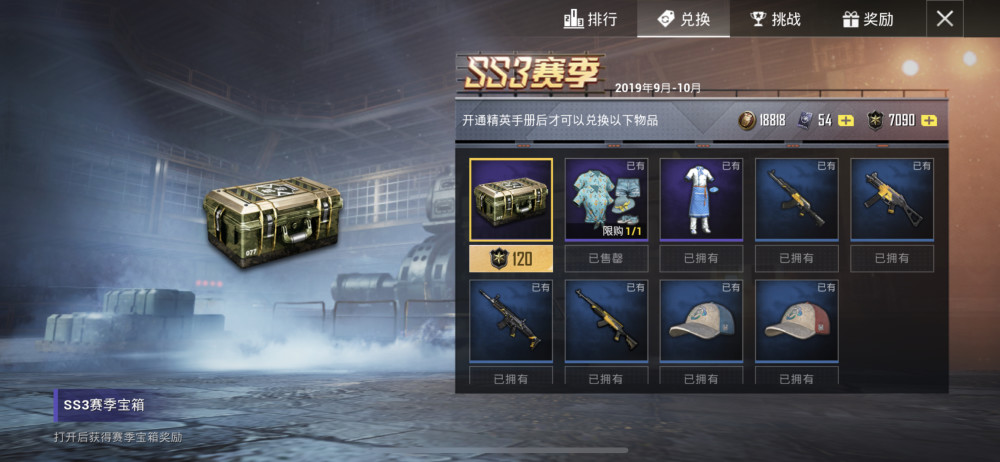This screenshot has width=1000, height=462.
Task: Select the blue floral shirt outfit set
Action: (x=606, y=200)
